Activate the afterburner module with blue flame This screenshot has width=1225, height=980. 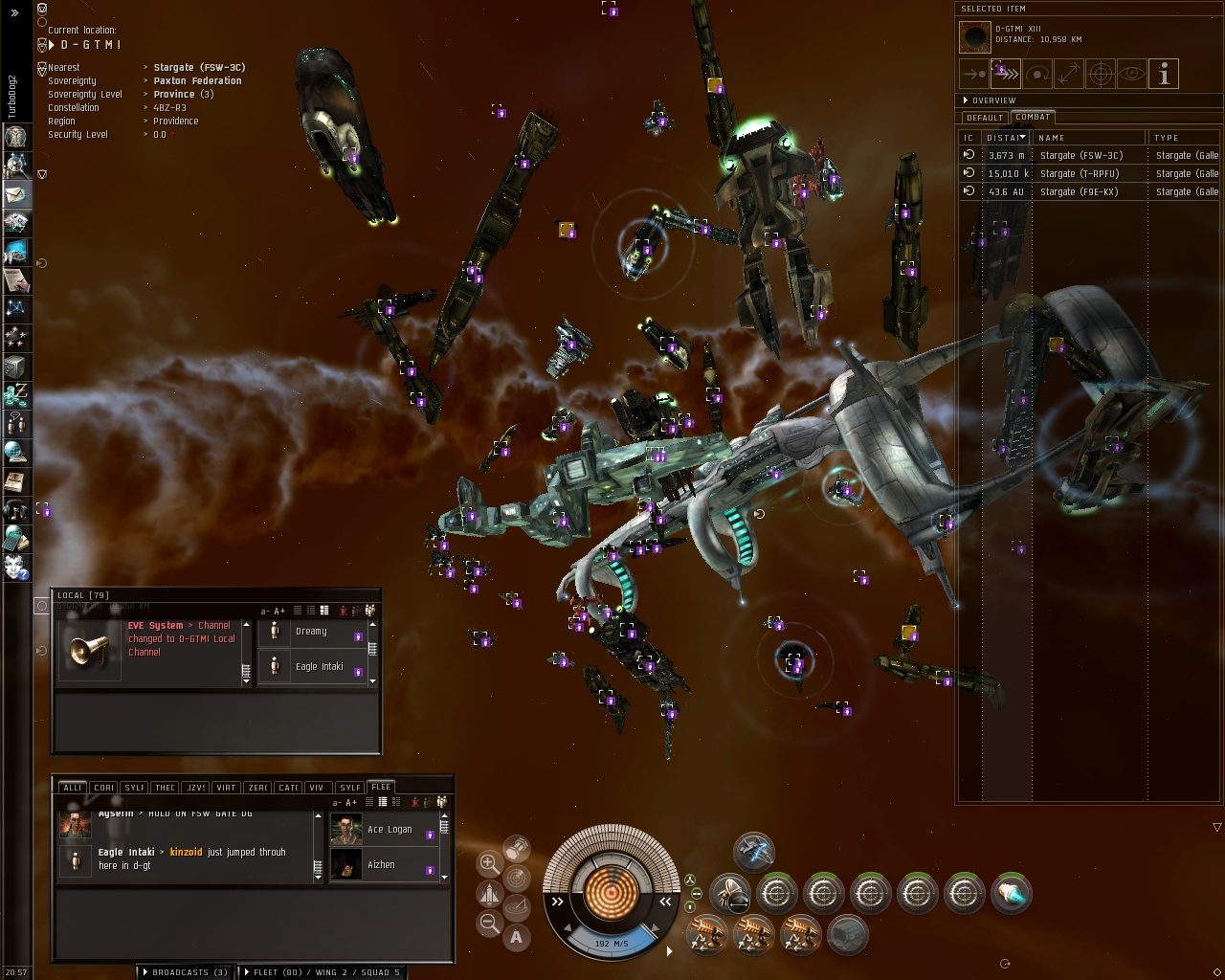[1011, 895]
